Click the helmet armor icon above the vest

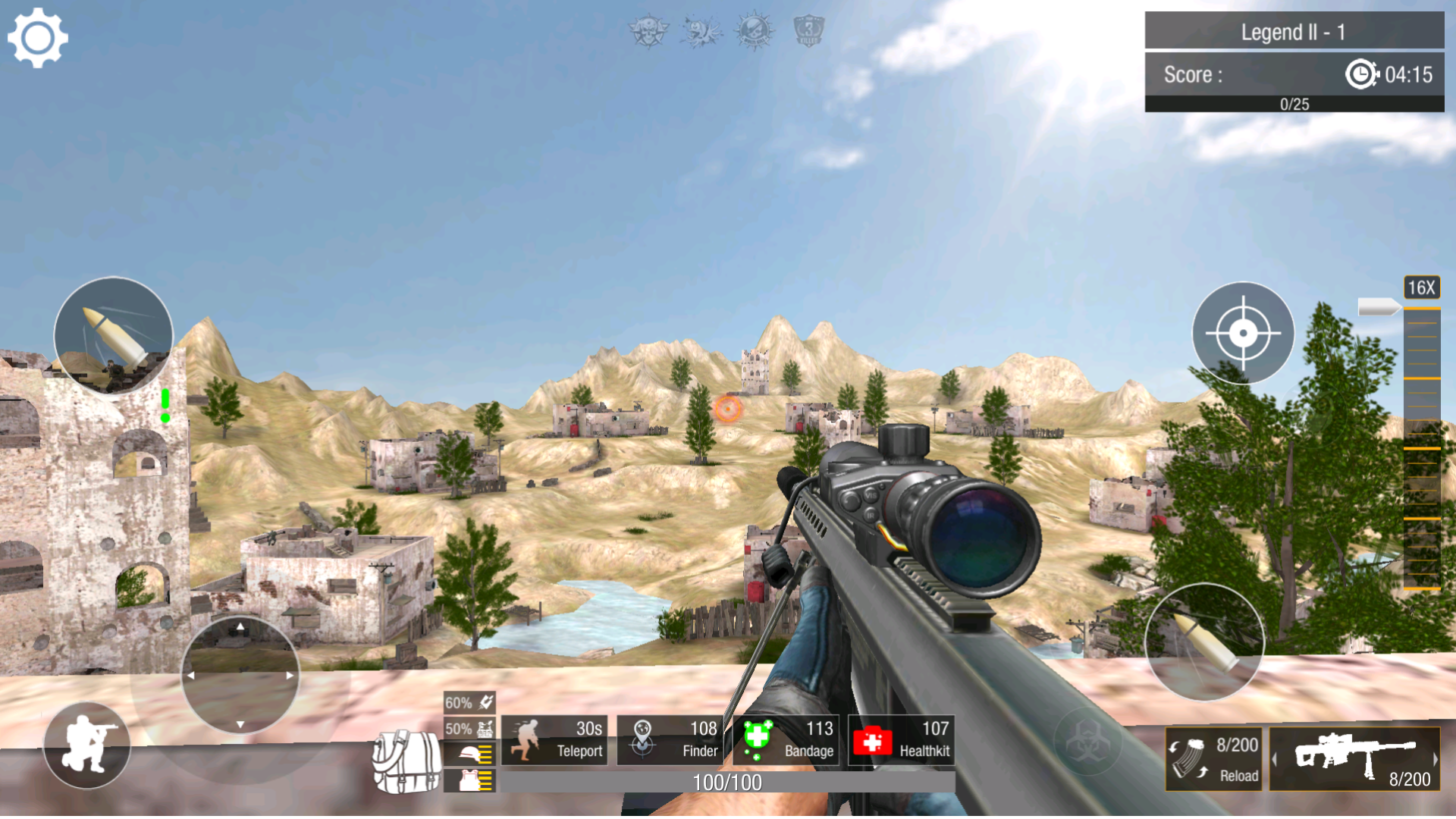(468, 755)
